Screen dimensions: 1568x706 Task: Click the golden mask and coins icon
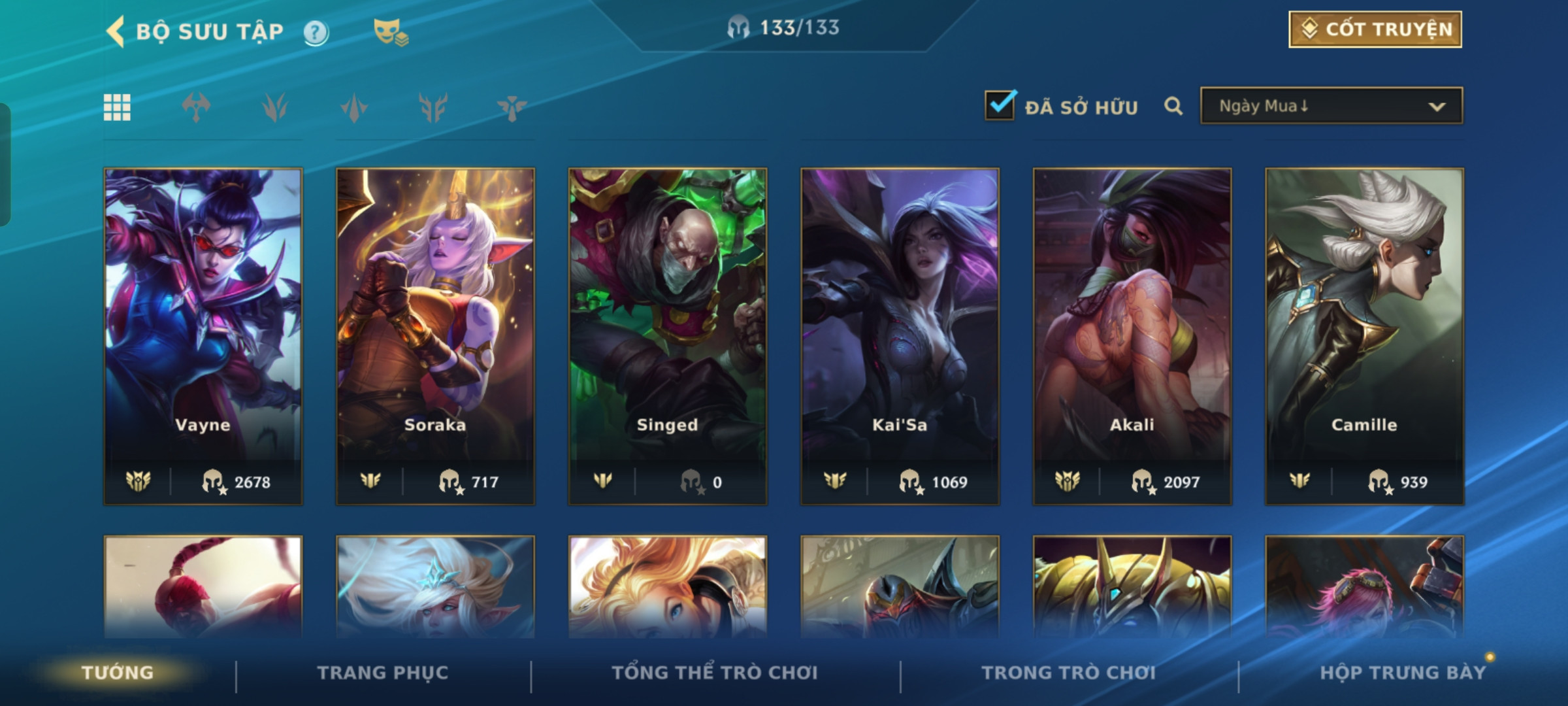tap(390, 31)
